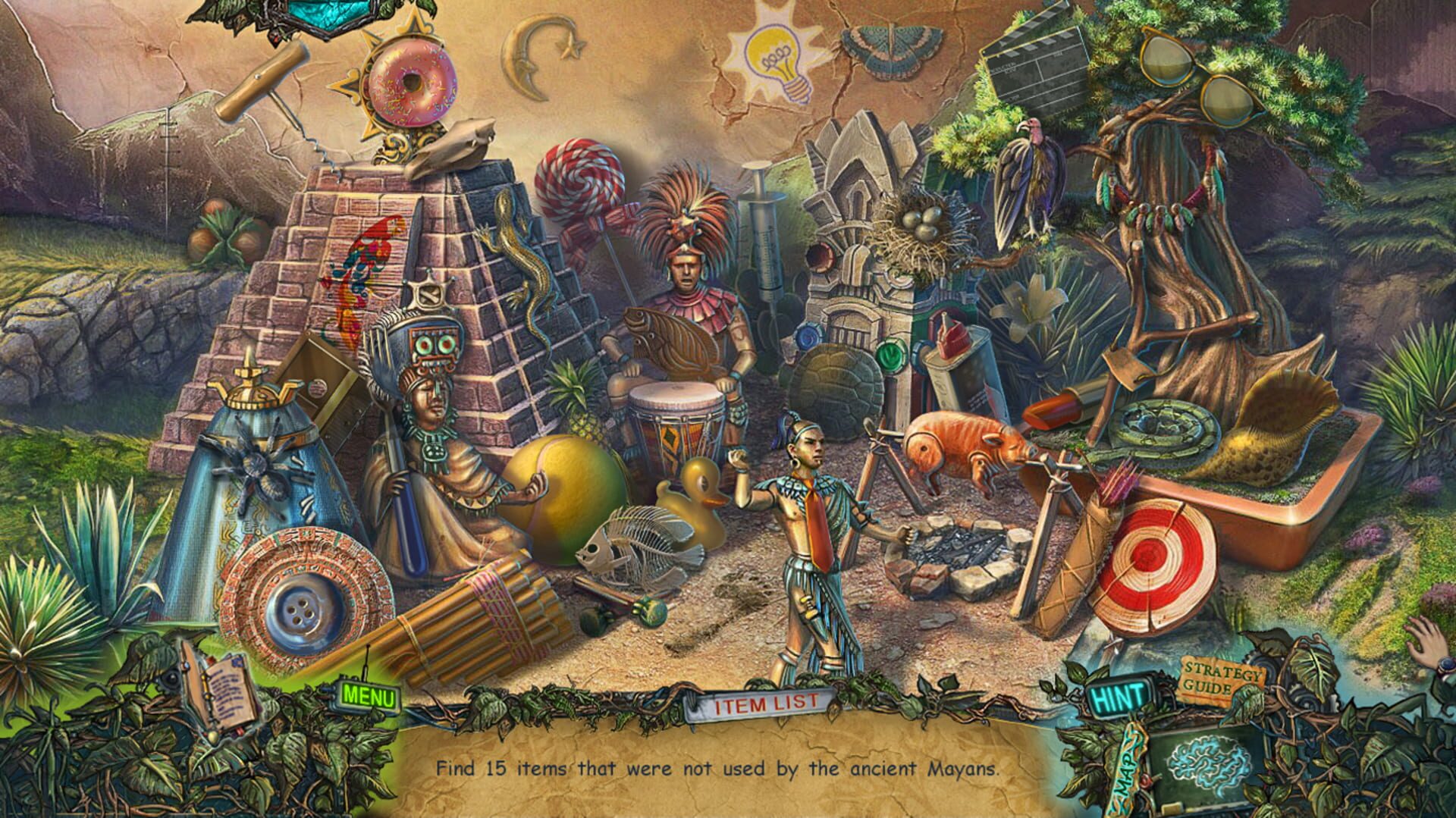Screen dimensions: 1456x818
Task: Open the ITEM LIST
Action: click(x=766, y=704)
